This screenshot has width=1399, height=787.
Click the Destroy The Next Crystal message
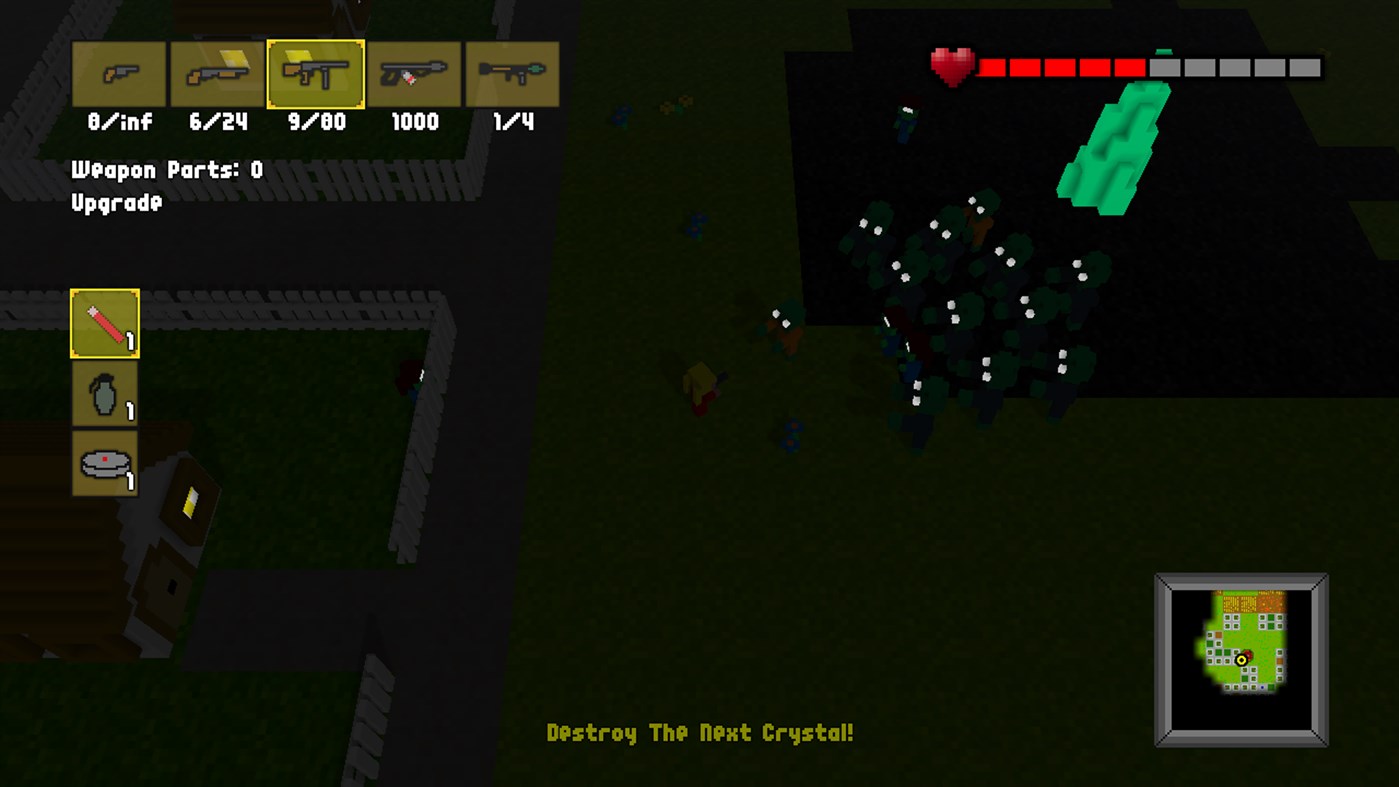pyautogui.click(x=700, y=733)
